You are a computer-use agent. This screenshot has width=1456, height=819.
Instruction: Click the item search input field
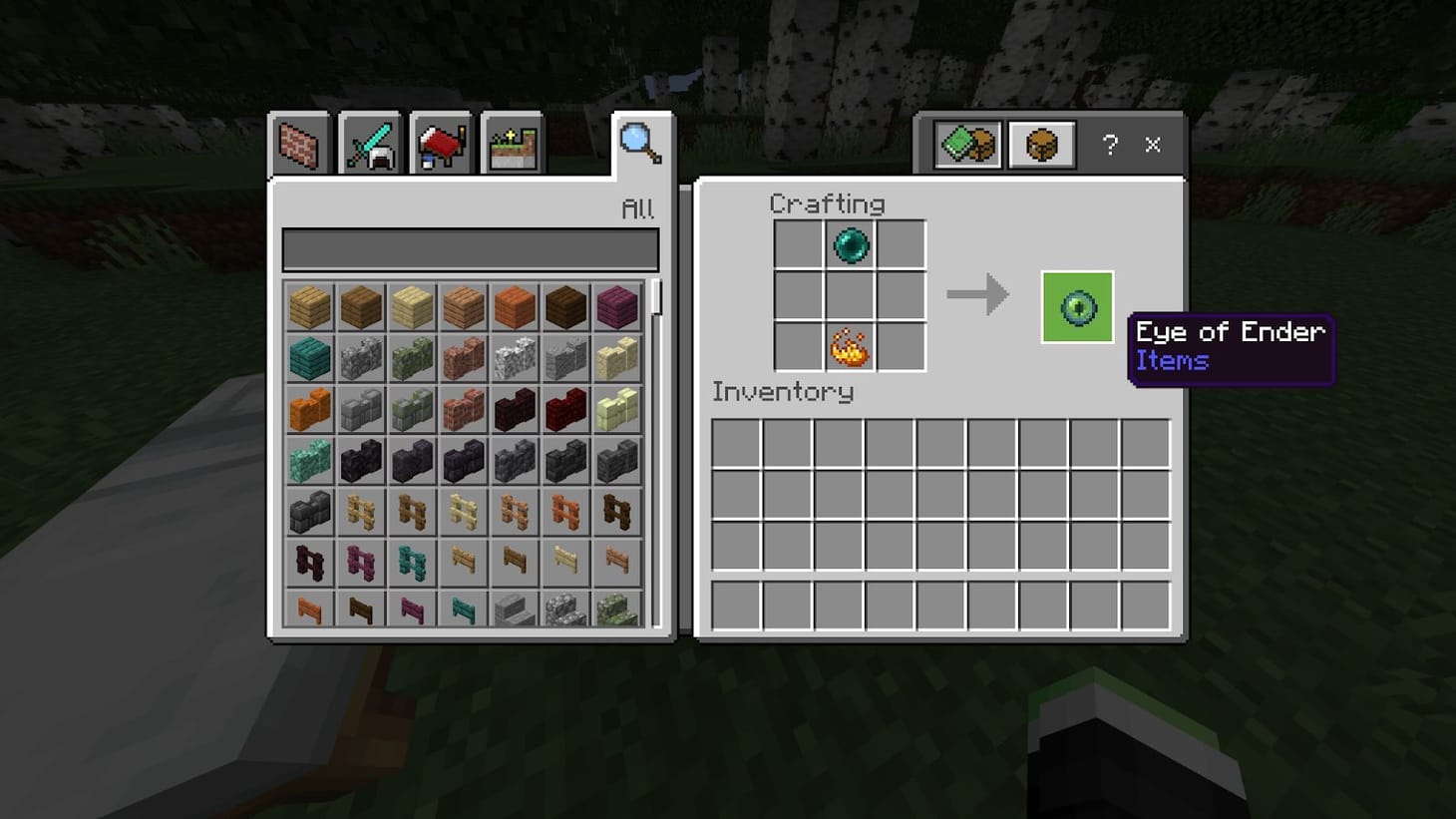click(471, 249)
